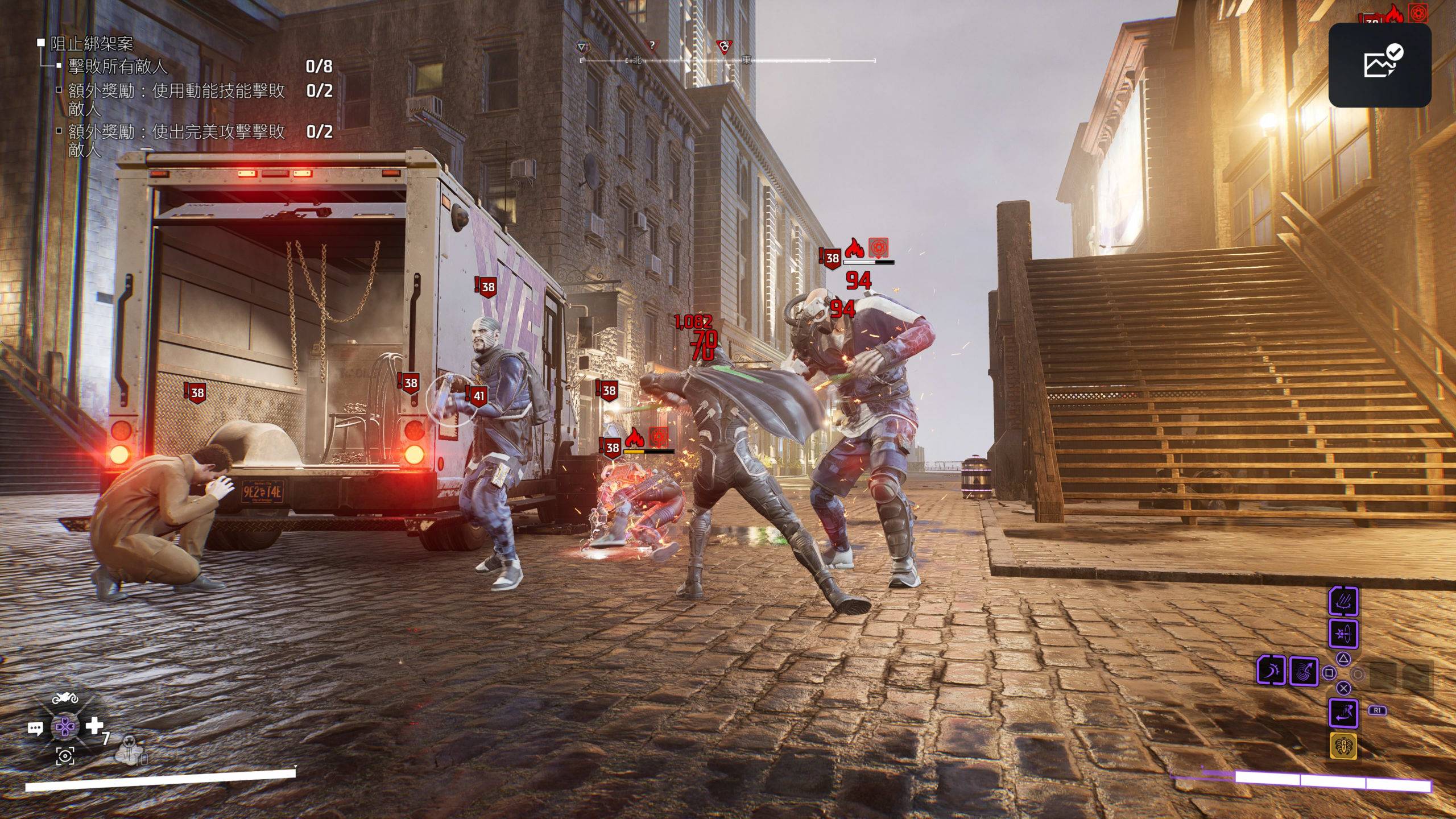Activate the spinning projectile ability icon
The image size is (1456, 819).
pyautogui.click(x=1343, y=634)
